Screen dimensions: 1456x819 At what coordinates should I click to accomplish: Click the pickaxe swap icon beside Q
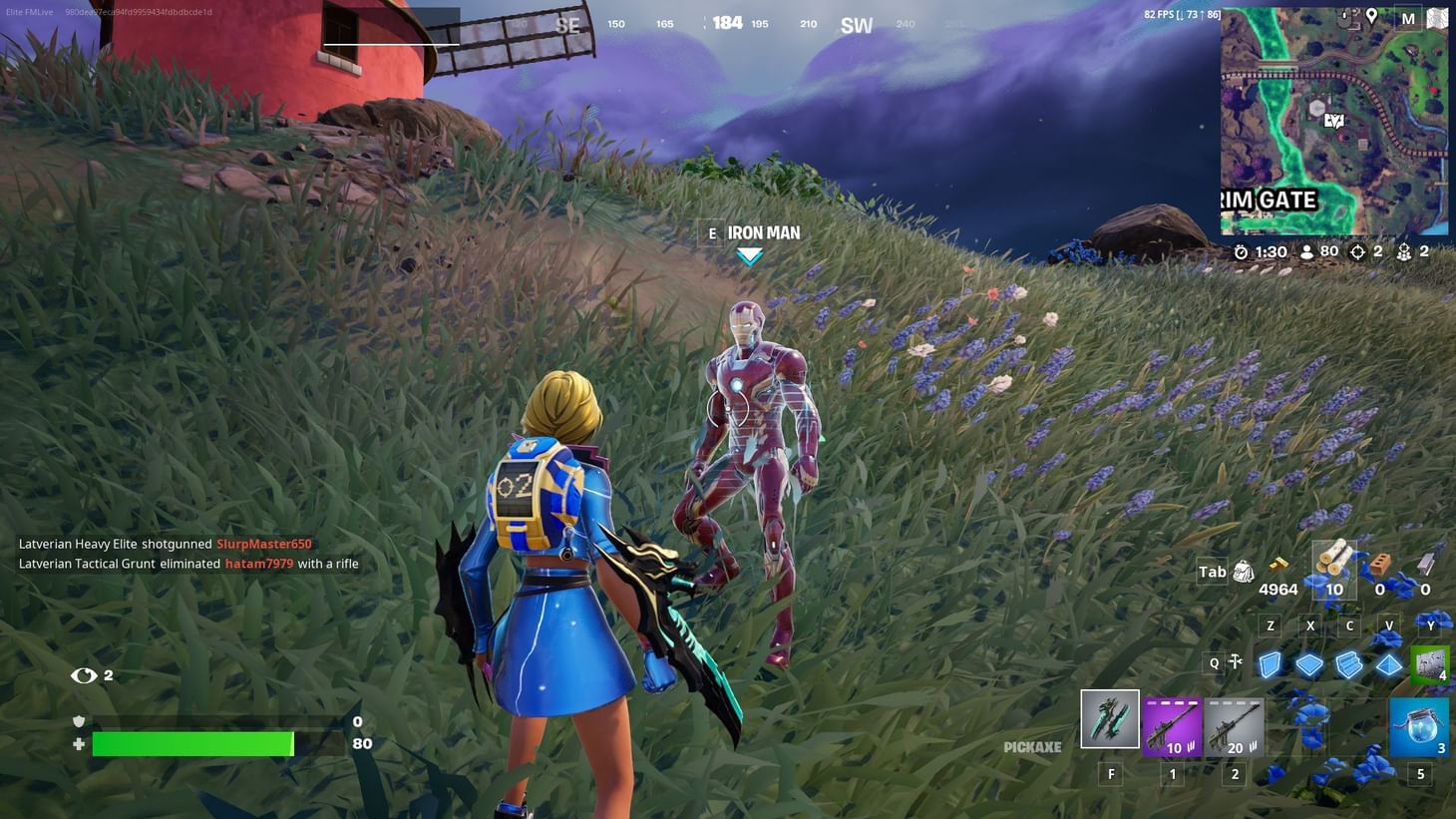(1235, 661)
